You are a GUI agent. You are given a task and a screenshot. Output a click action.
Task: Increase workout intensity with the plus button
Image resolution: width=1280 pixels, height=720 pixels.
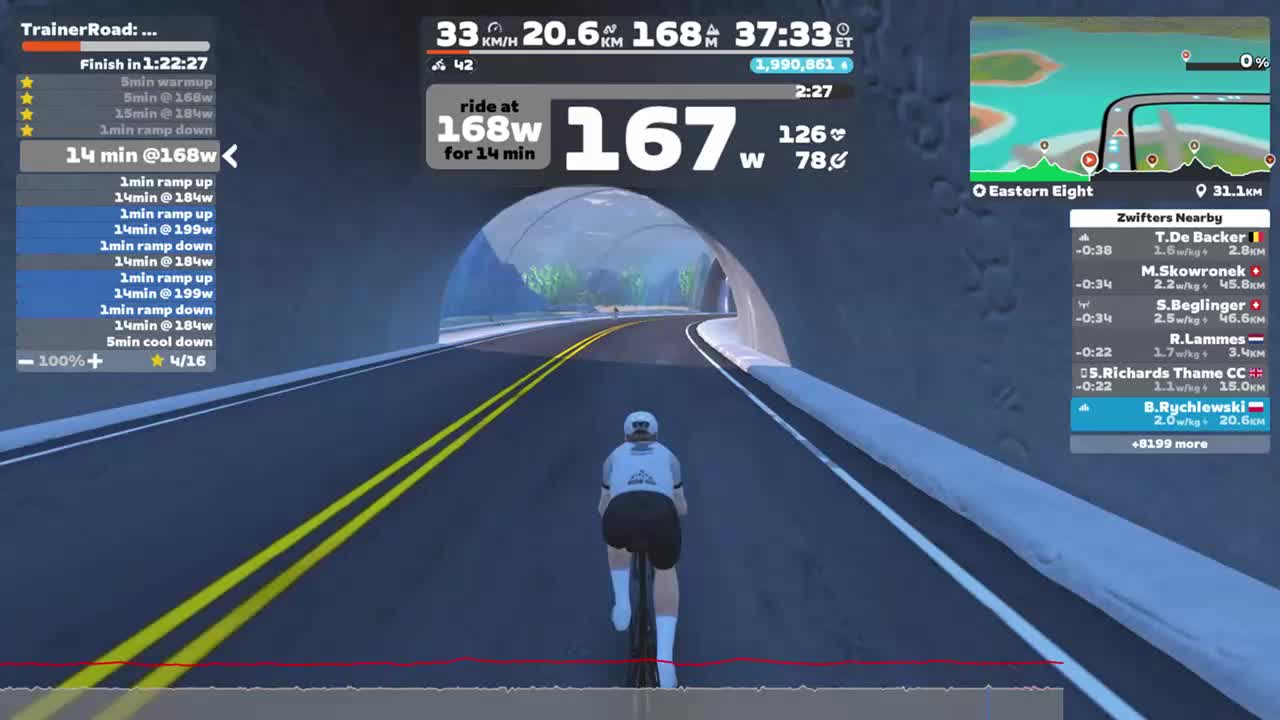point(96,361)
